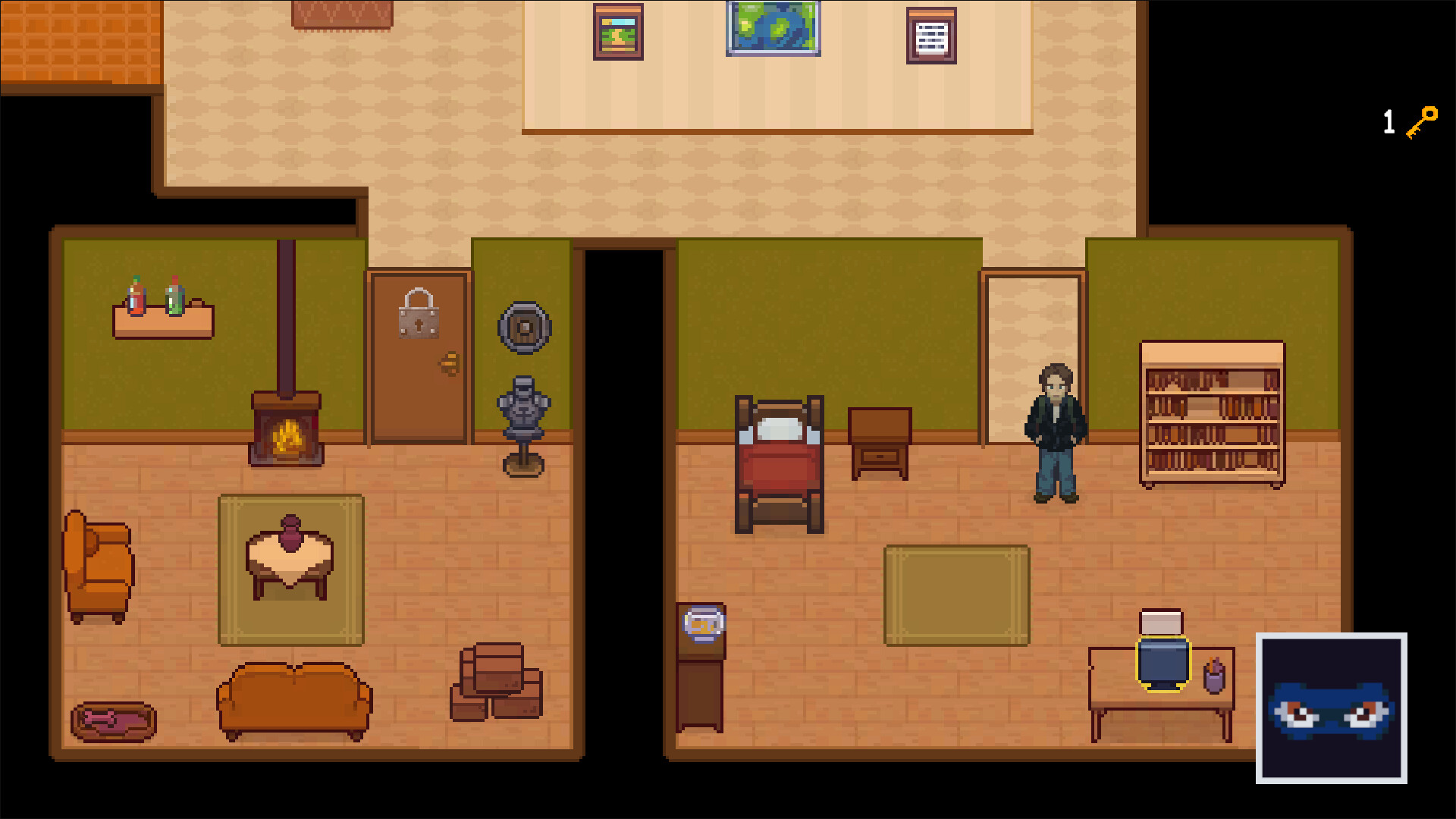The width and height of the screenshot is (1456, 819).
Task: Click the calendar on the wall
Action: pos(930,34)
